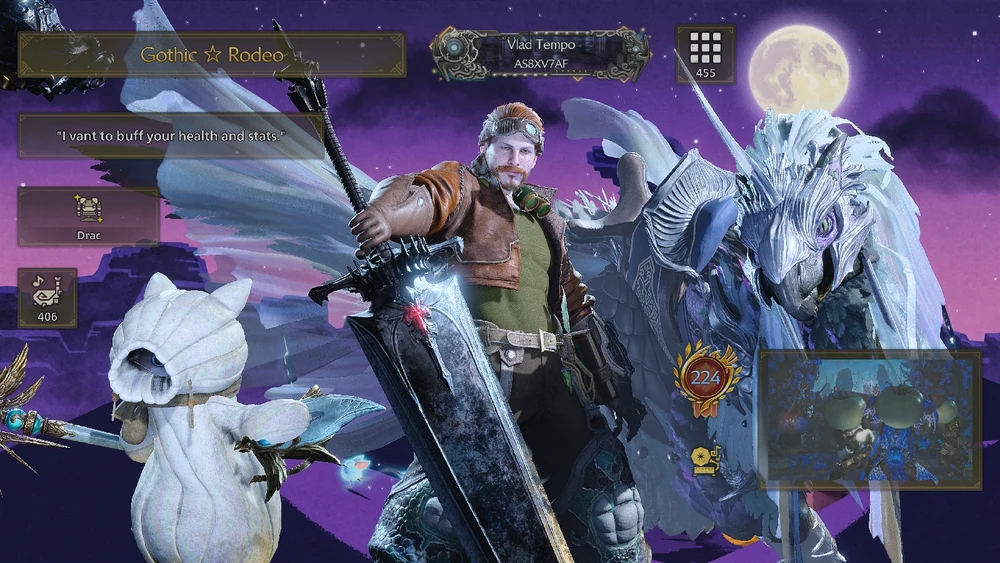1000x563 pixels.
Task: Click the Vlad Tempo name plate
Action: click(x=541, y=54)
